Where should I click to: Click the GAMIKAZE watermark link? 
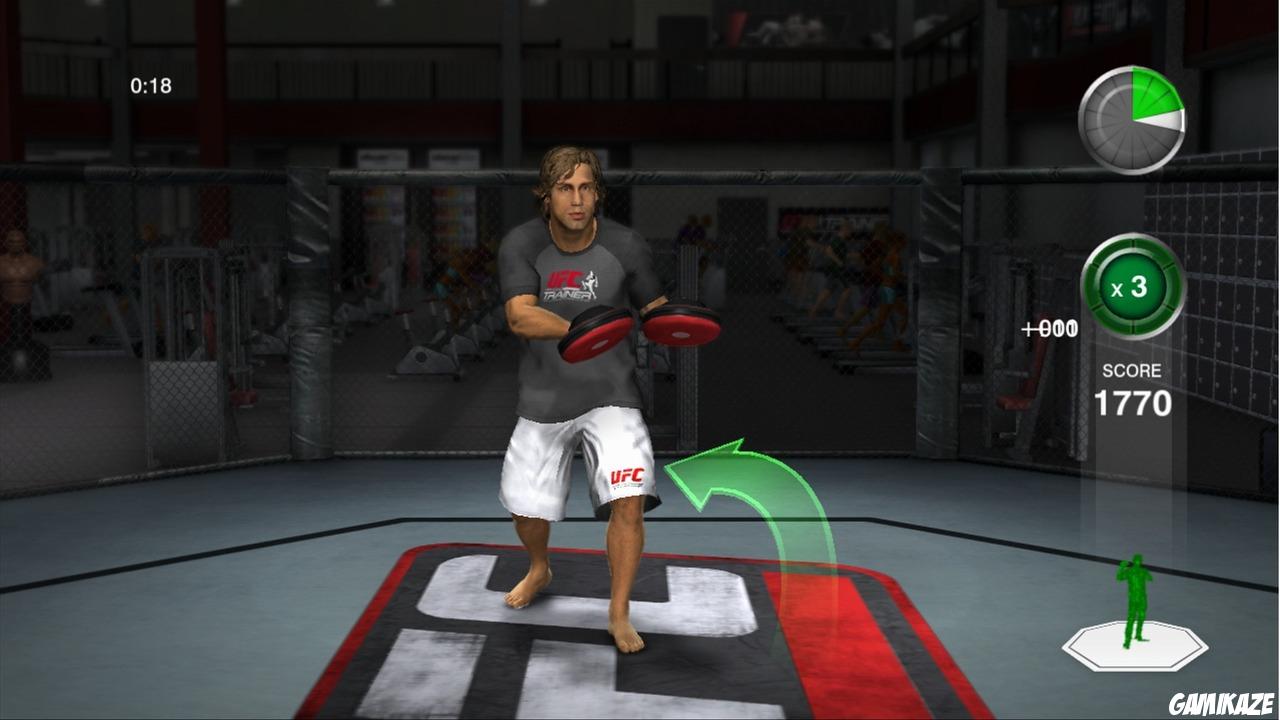(x=1224, y=701)
